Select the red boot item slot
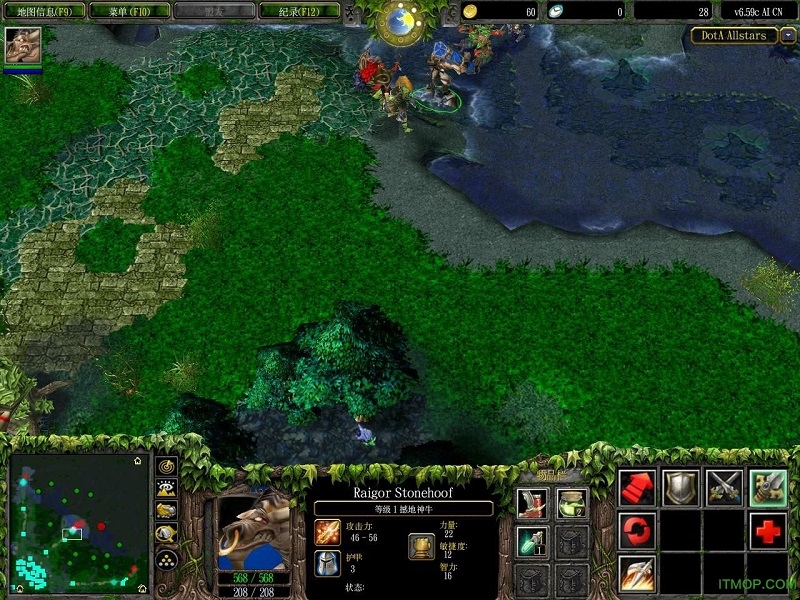 pos(532,504)
